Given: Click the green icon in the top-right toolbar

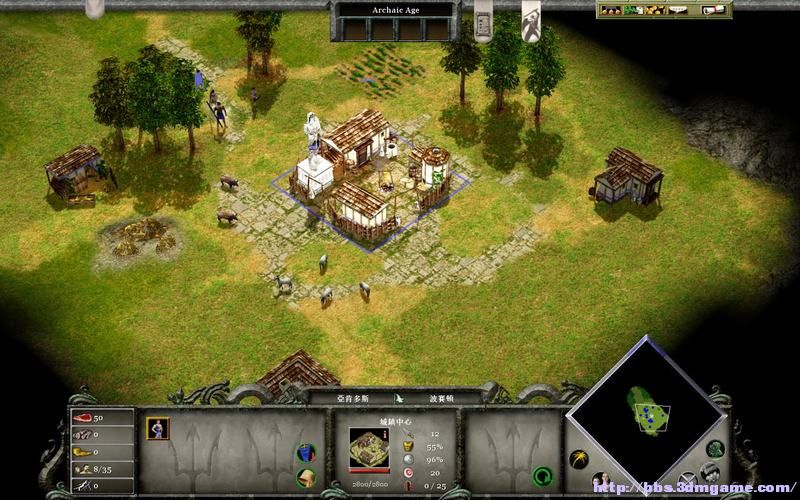Looking at the screenshot, I should click(636, 10).
